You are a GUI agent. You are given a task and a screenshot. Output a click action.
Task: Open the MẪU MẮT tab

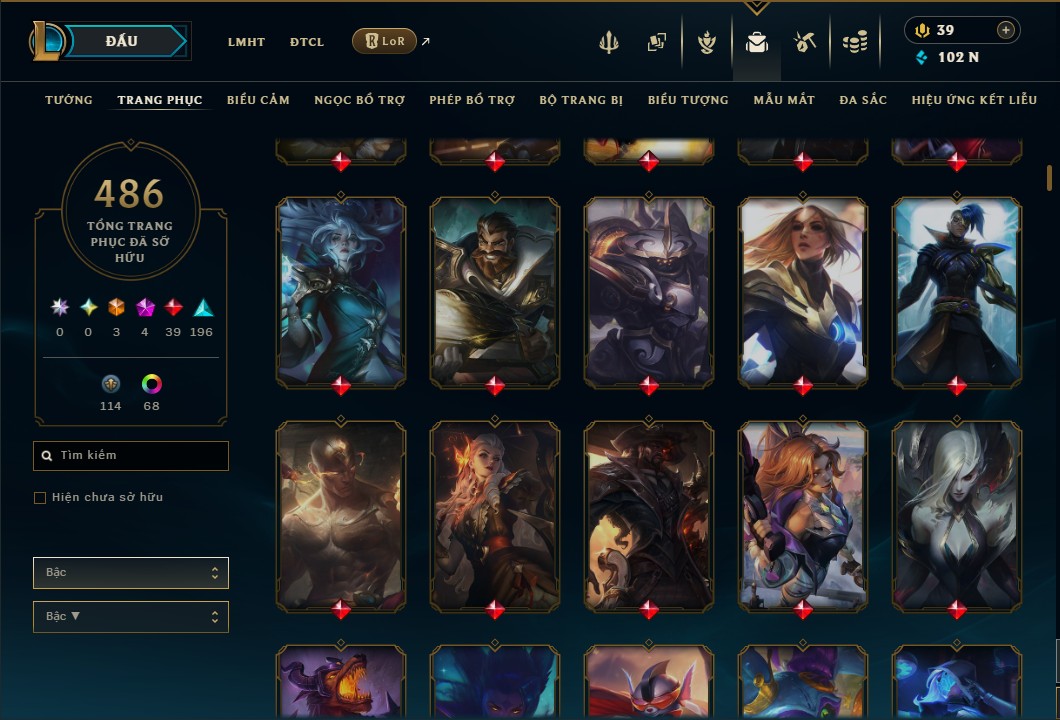(784, 100)
